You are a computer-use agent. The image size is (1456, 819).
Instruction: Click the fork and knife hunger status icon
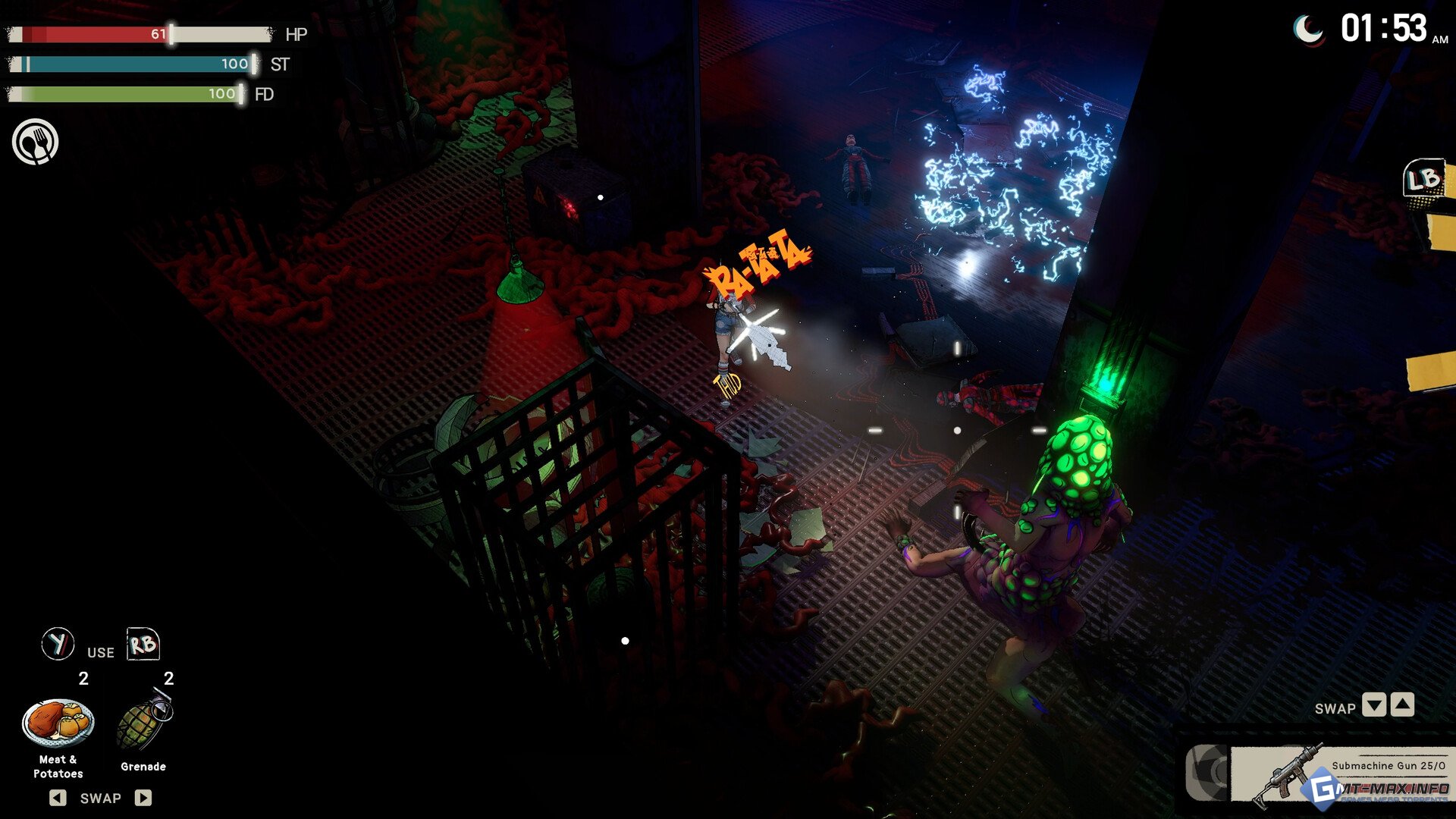[x=35, y=142]
